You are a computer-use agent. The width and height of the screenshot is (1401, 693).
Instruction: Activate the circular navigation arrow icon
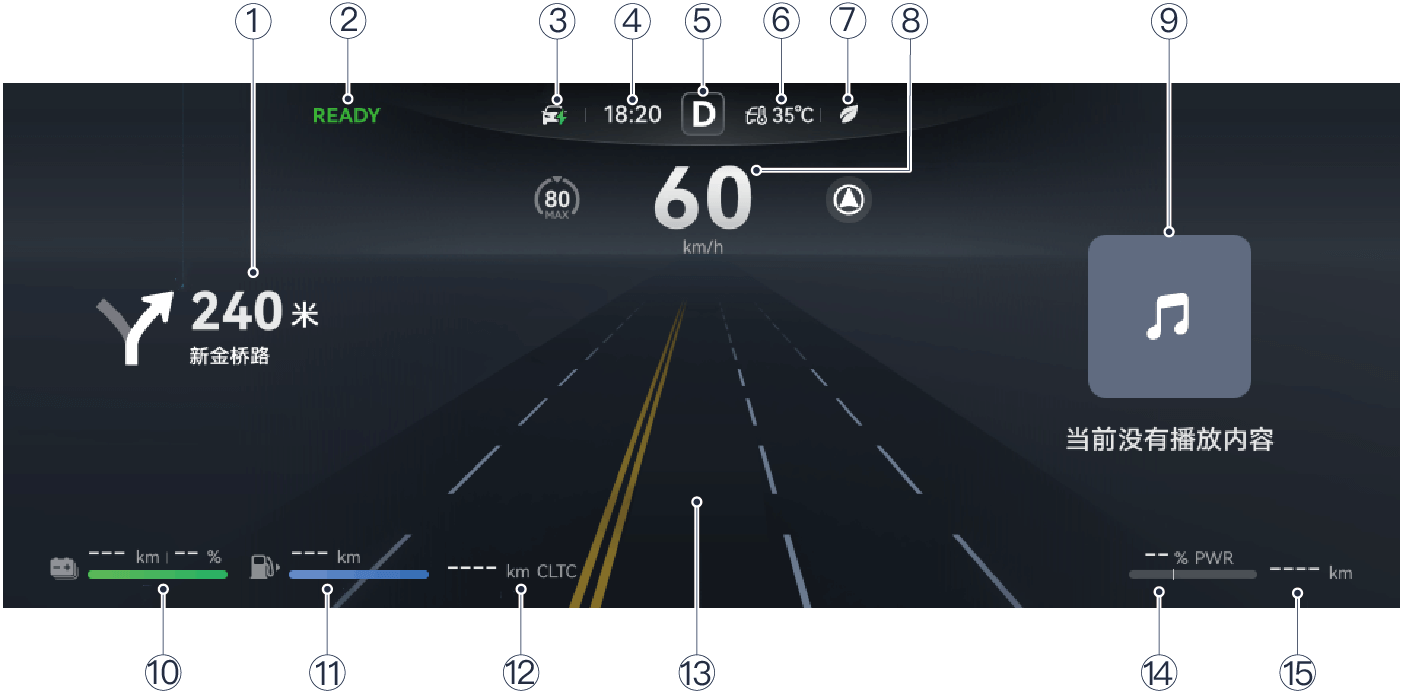(x=849, y=201)
